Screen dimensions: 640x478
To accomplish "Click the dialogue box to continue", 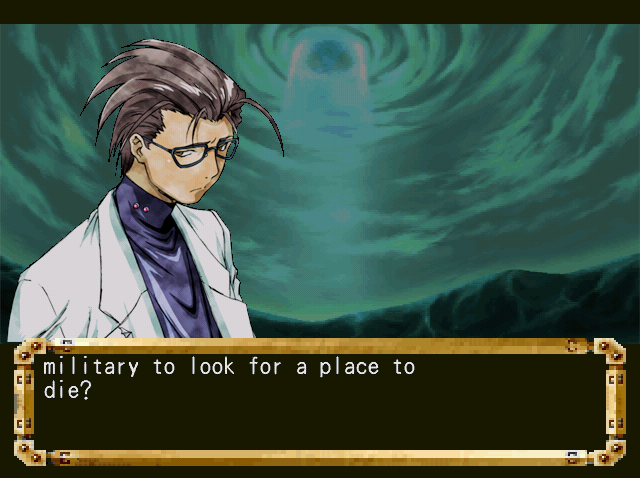I will pos(319,402).
